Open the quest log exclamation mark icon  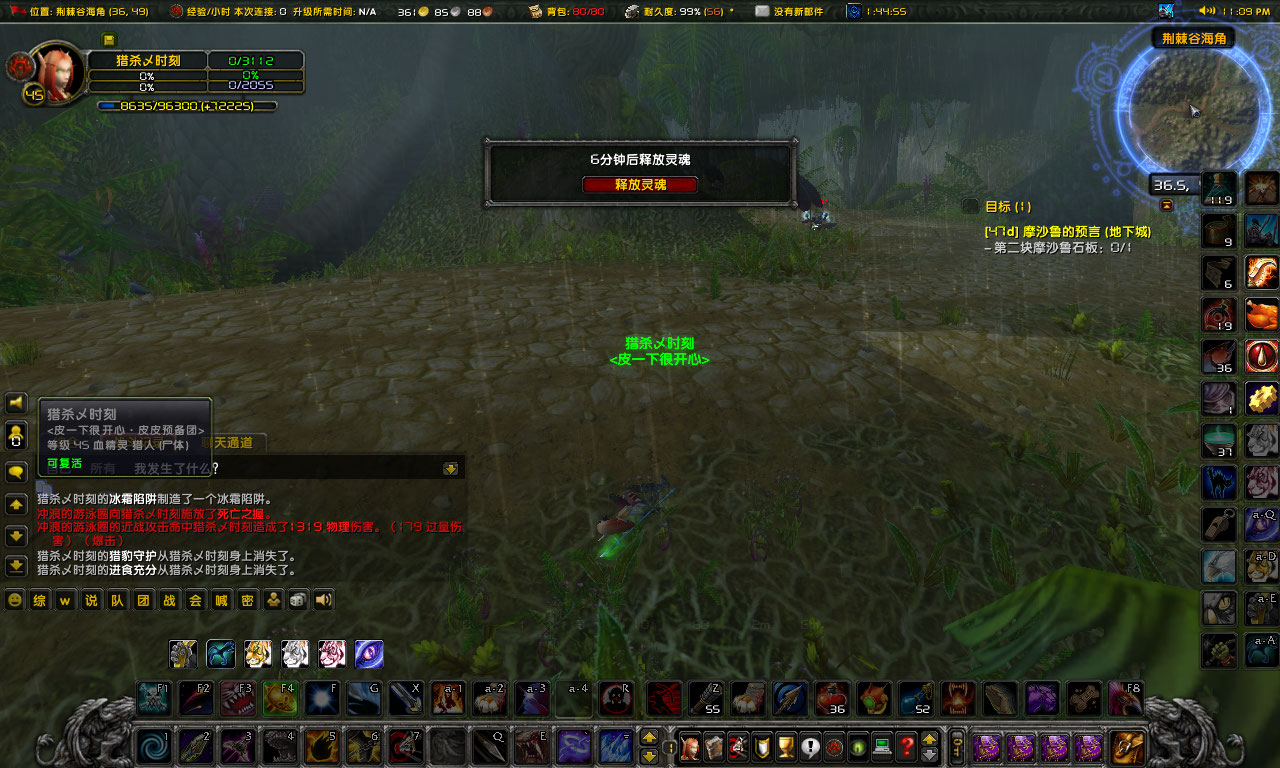click(808, 747)
